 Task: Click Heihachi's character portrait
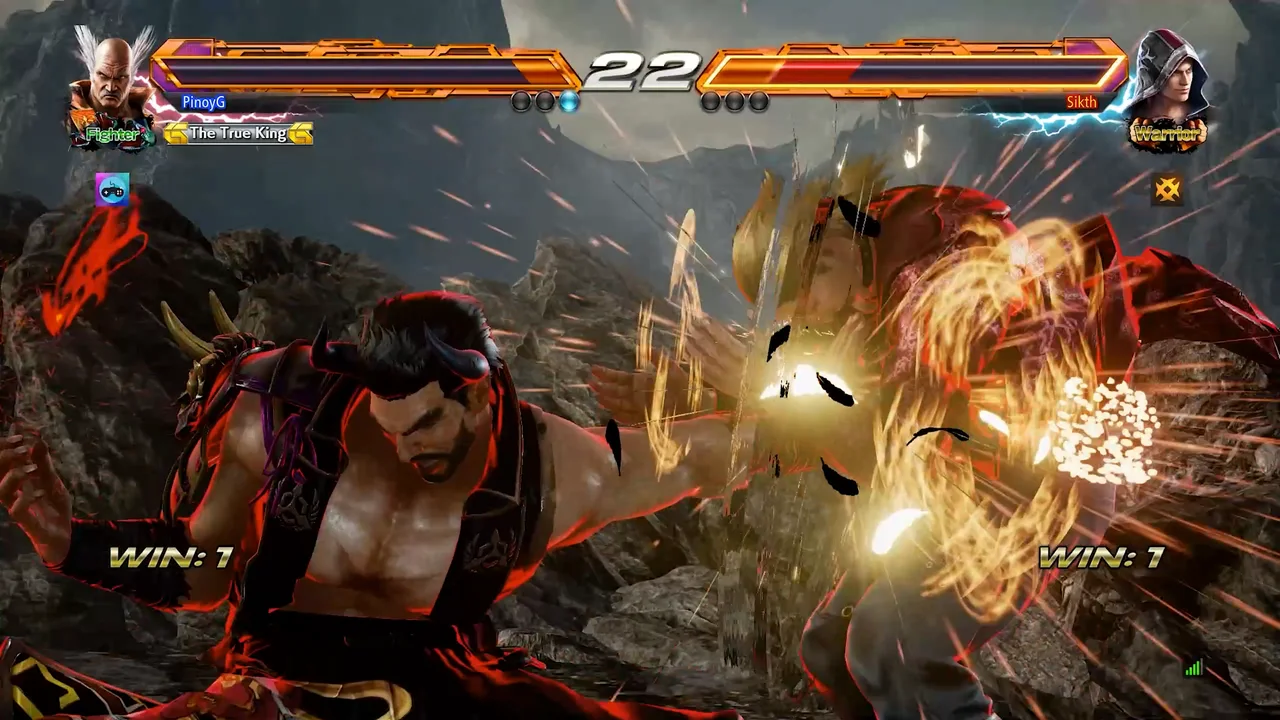point(111,75)
